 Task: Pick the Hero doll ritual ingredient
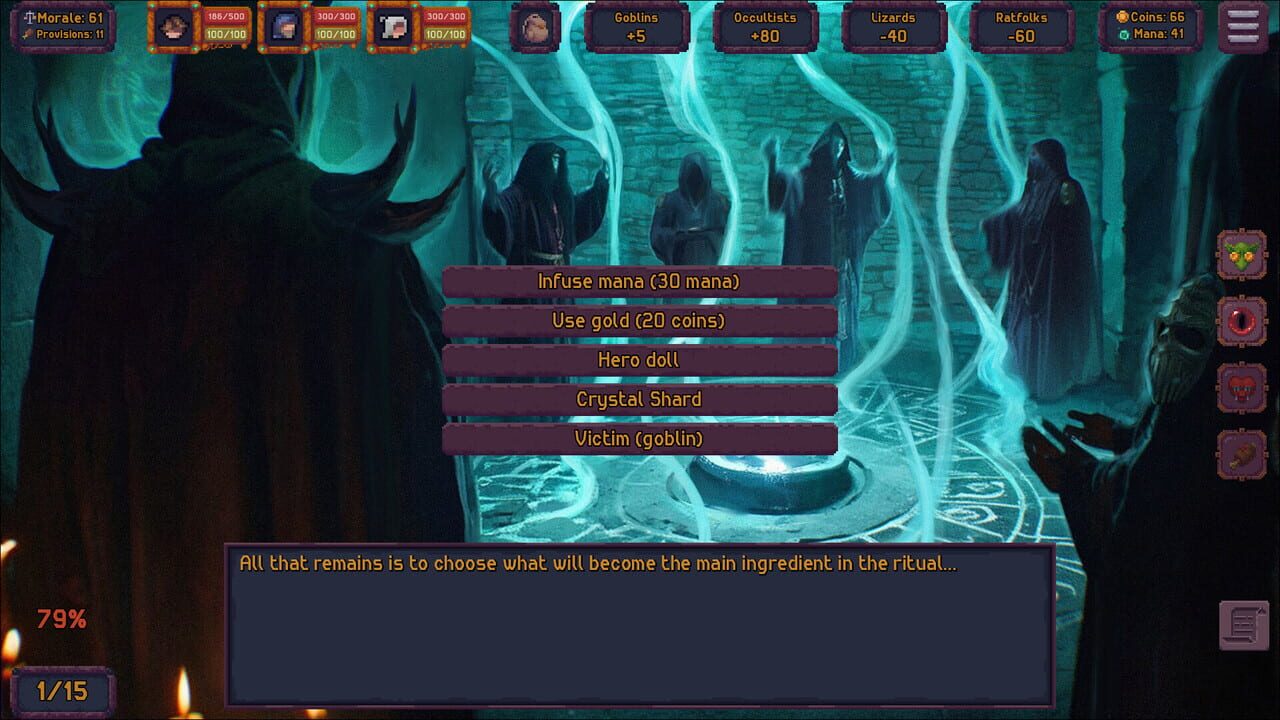639,359
